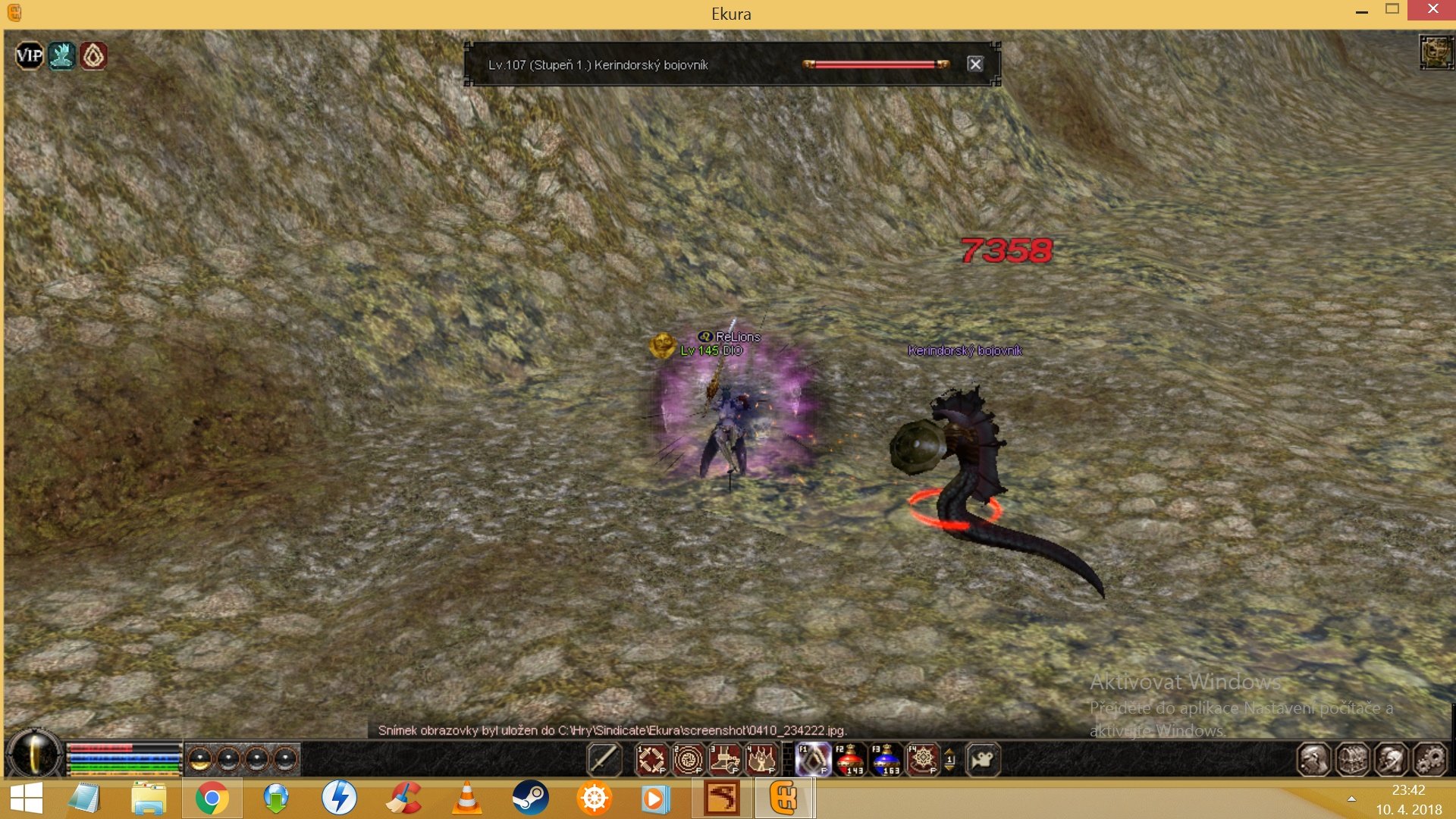Open the character window head icon
The width and height of the screenshot is (1456, 819).
tap(1313, 759)
